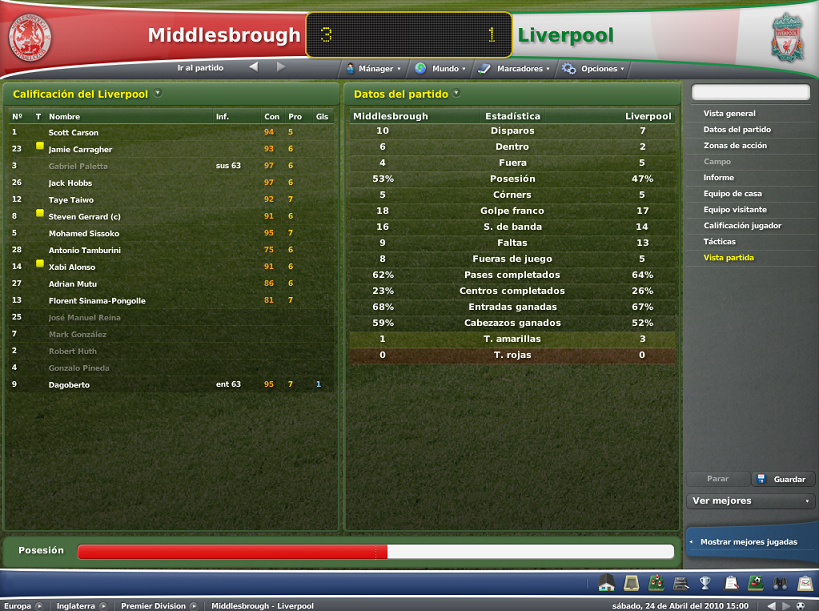The image size is (819, 611).
Task: Open the Informe match report
Action: 719,178
